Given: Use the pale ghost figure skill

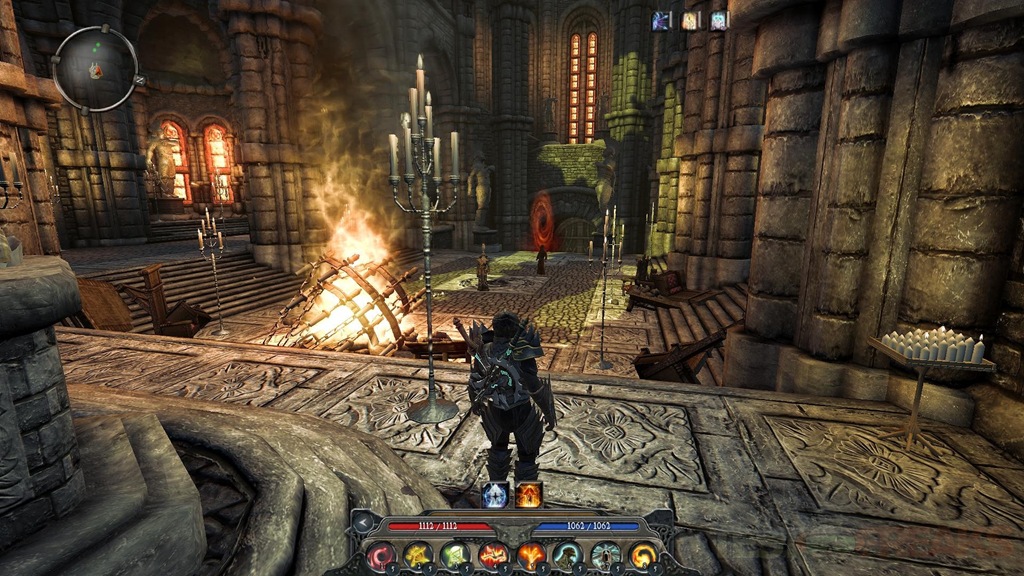Looking at the screenshot, I should (x=606, y=554).
